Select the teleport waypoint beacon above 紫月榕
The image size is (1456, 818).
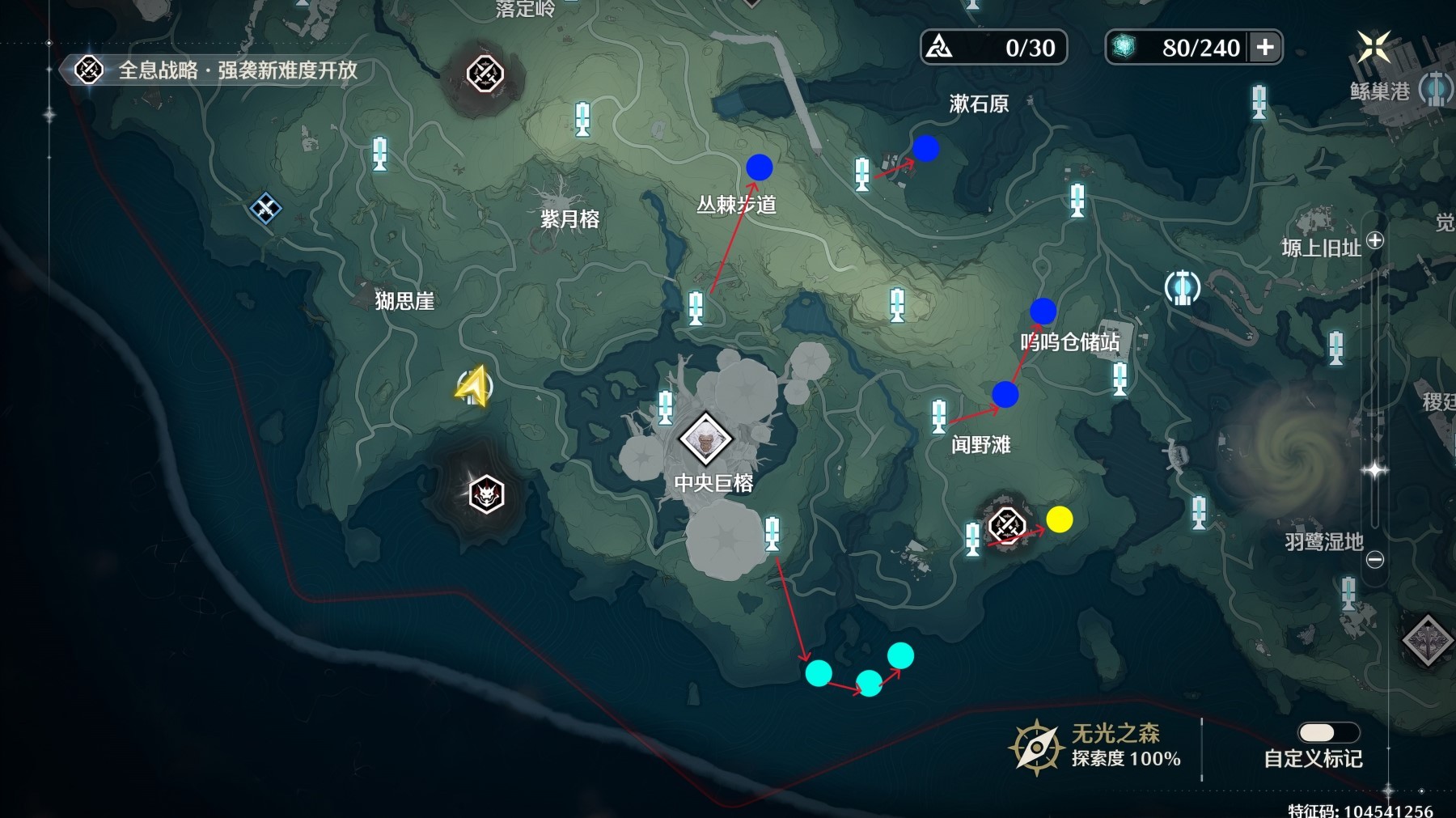pyautogui.click(x=581, y=117)
